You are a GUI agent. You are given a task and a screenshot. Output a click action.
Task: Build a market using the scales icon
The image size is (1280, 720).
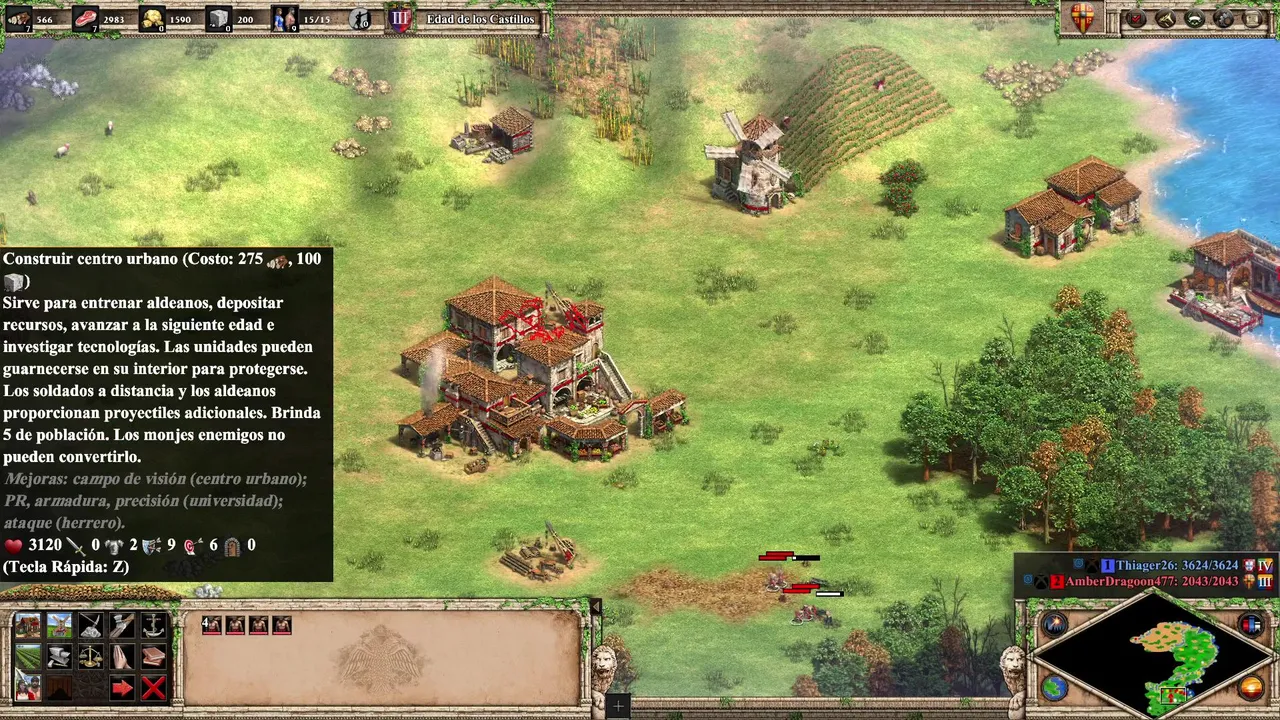tap(91, 657)
